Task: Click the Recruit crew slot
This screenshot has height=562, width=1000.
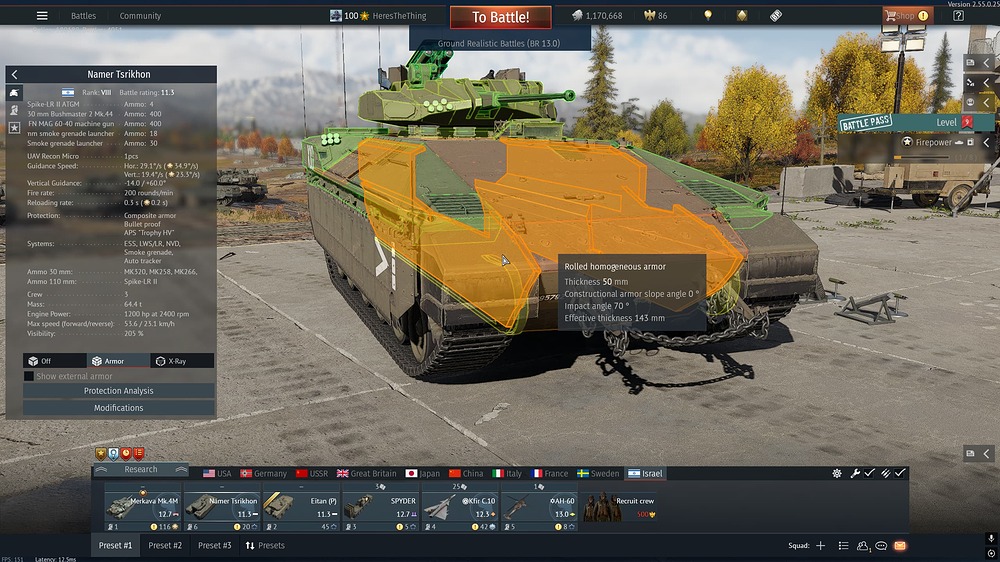Action: click(x=618, y=506)
